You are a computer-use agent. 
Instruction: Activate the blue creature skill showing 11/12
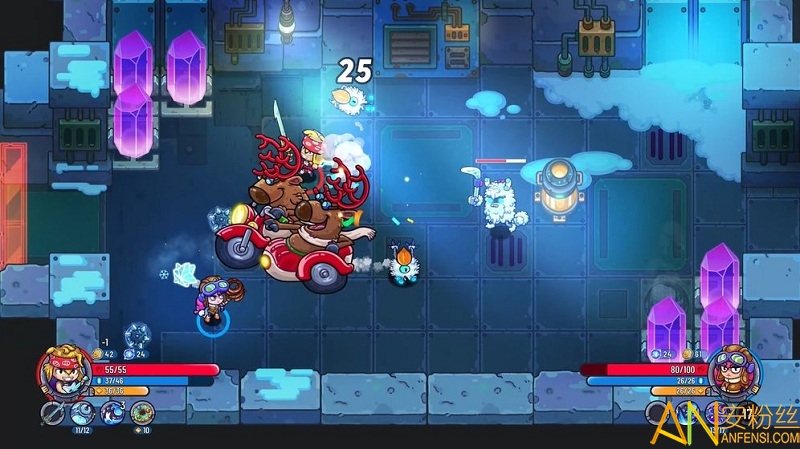pos(83,412)
